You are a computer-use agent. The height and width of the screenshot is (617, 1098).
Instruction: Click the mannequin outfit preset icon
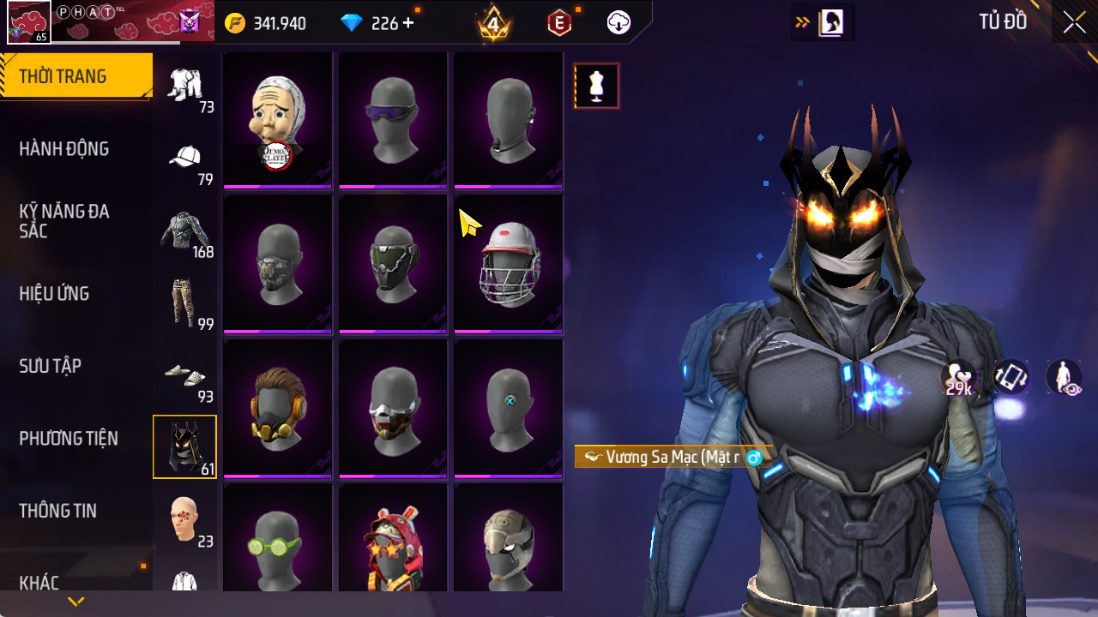(x=597, y=86)
